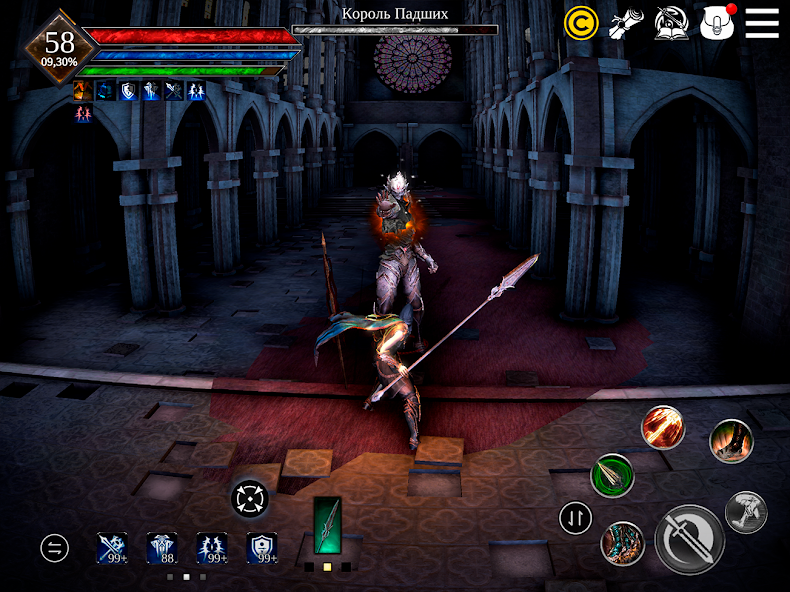Use the fiery slash skill
The height and width of the screenshot is (592, 790).
(x=662, y=427)
